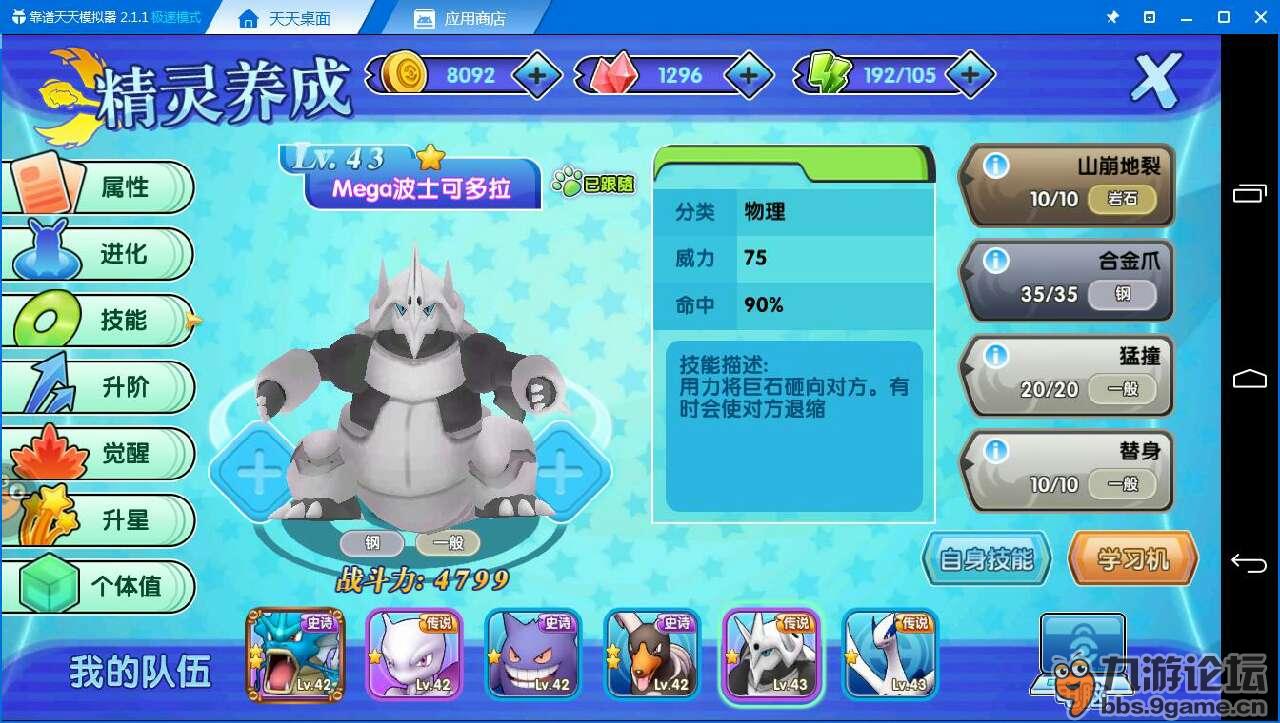Select the 技能 skills tab
1280x723 pixels.
coord(110,320)
